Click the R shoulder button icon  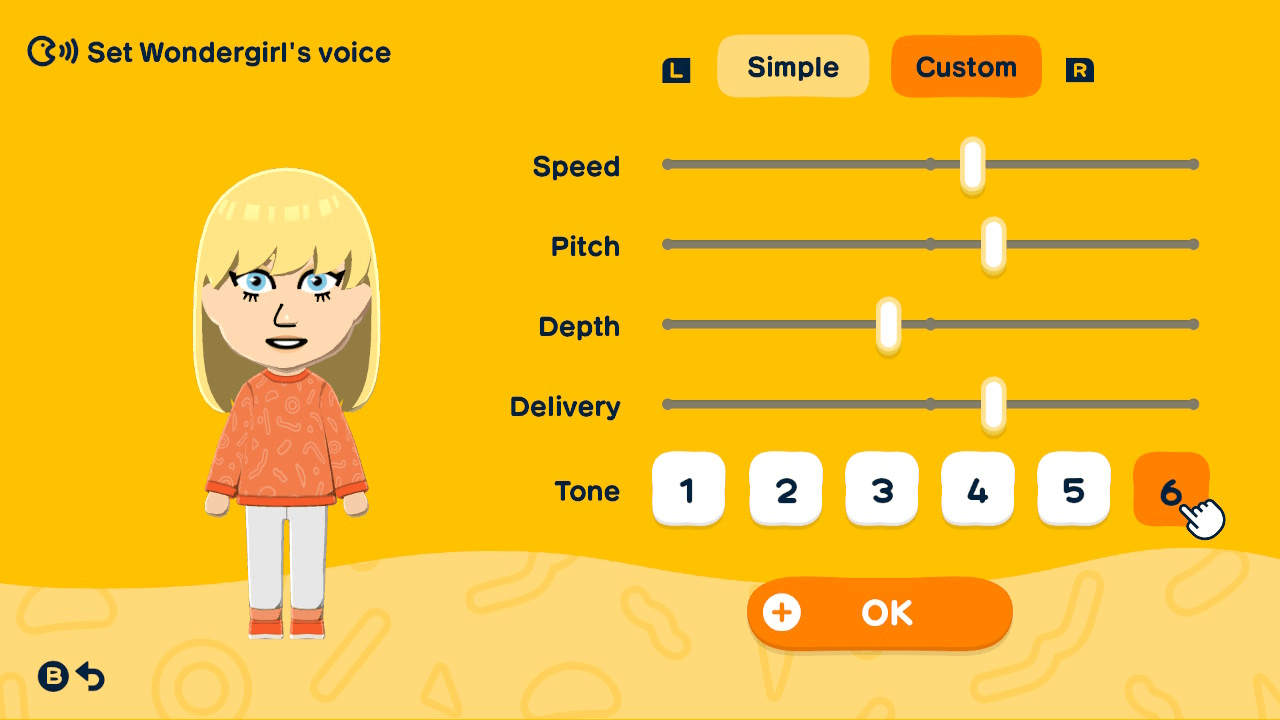[1080, 71]
